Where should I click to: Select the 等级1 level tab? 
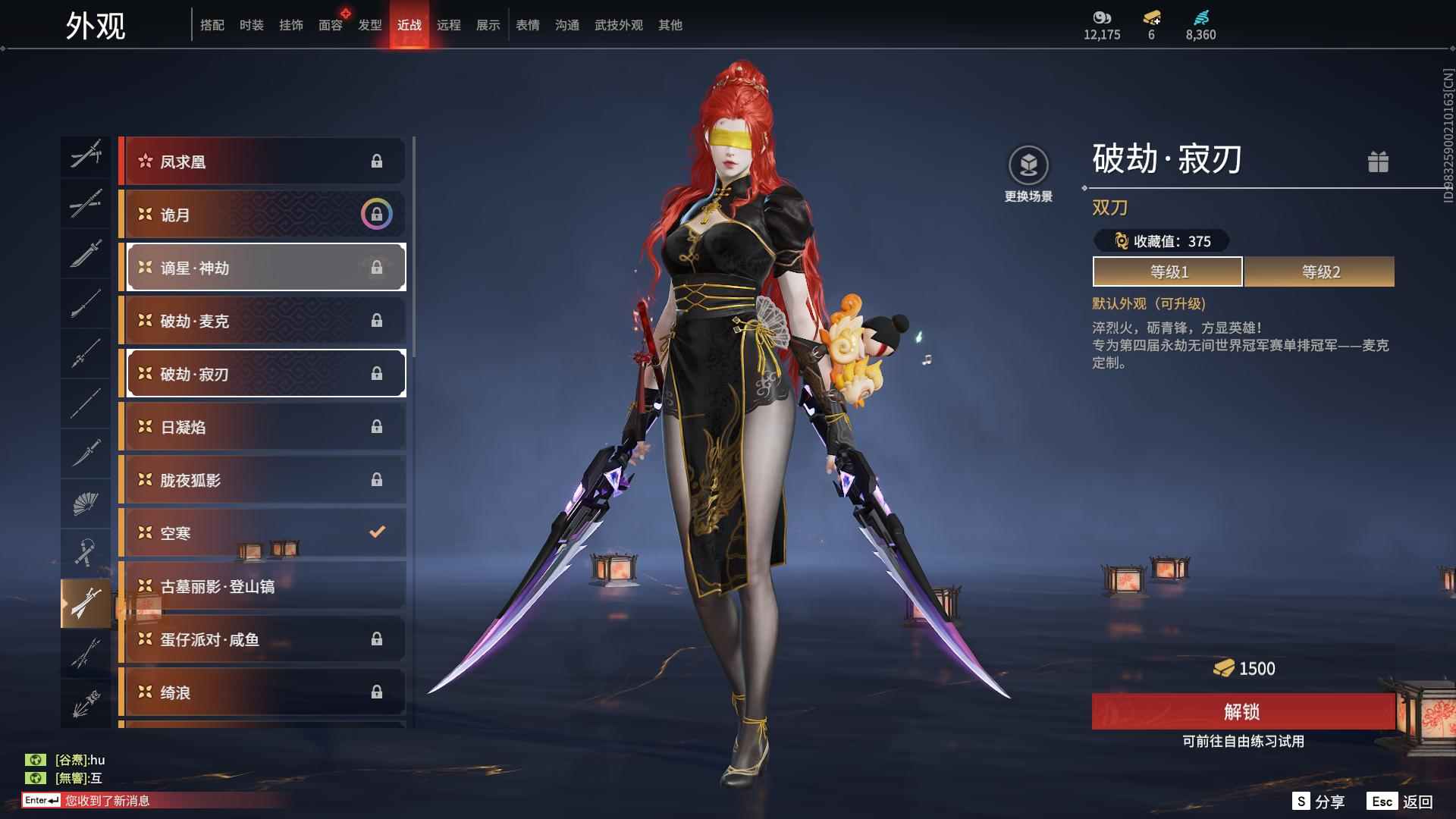(1168, 271)
